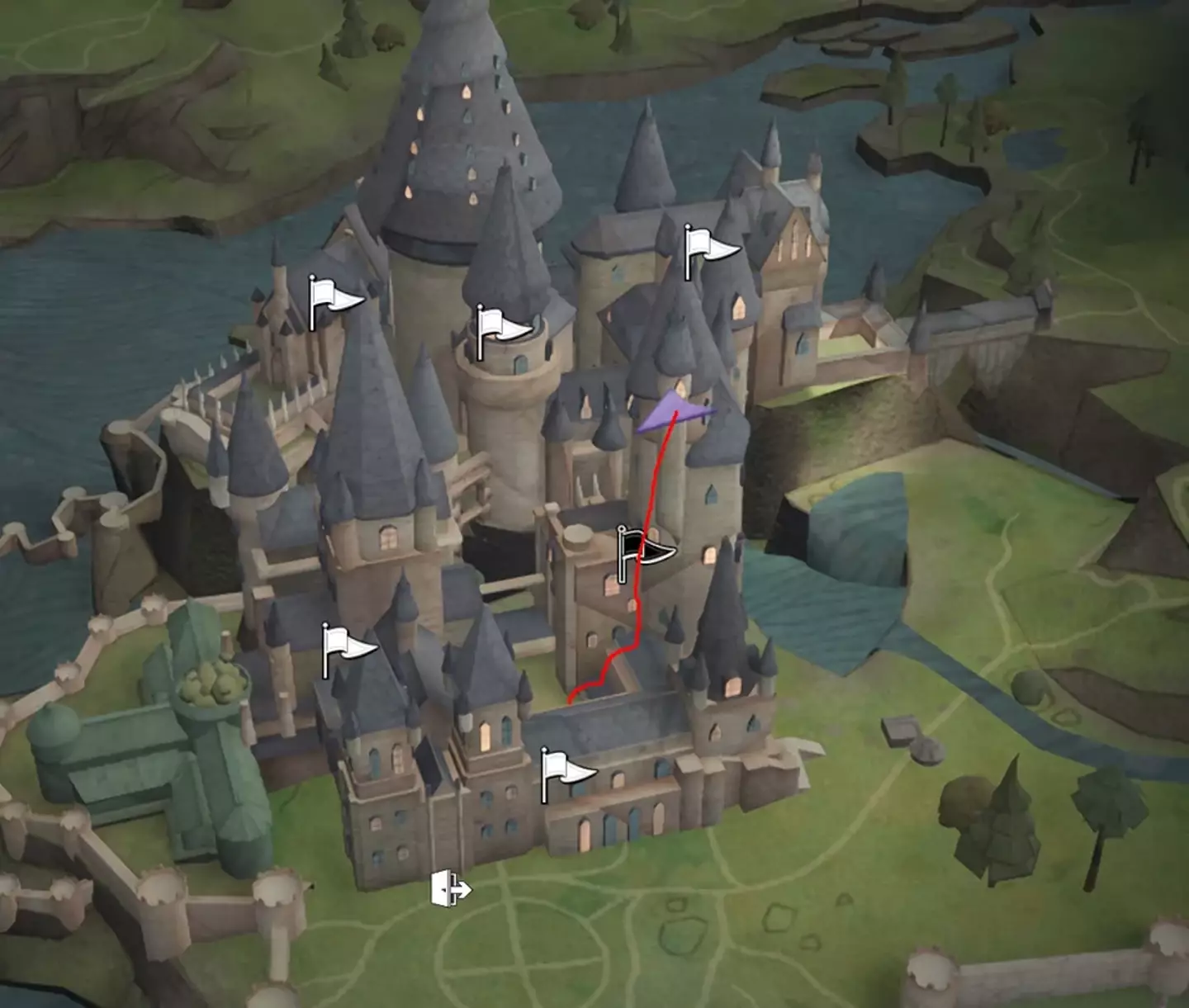Select the purple navigation arrow above the tower
Viewport: 1189px width, 1008px height.
[x=677, y=411]
